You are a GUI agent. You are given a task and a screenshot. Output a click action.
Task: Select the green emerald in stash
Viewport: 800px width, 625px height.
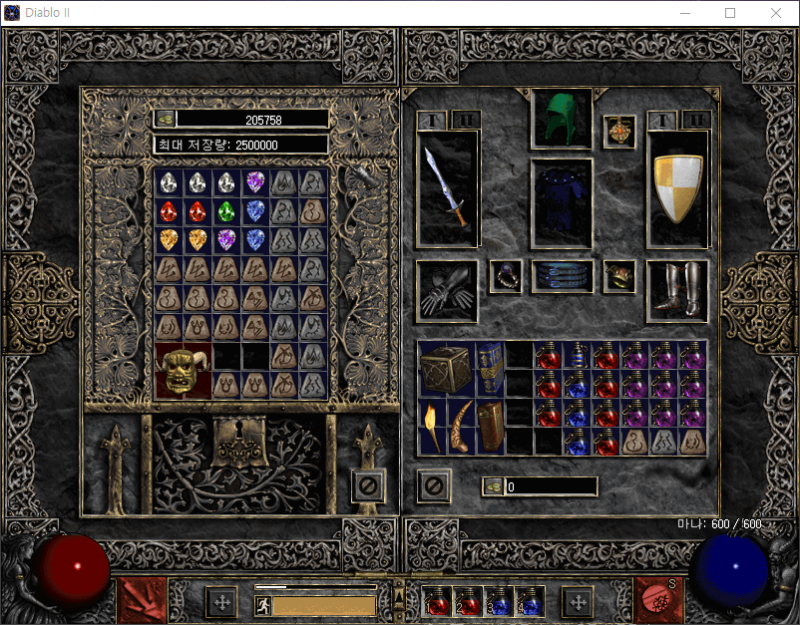point(226,211)
